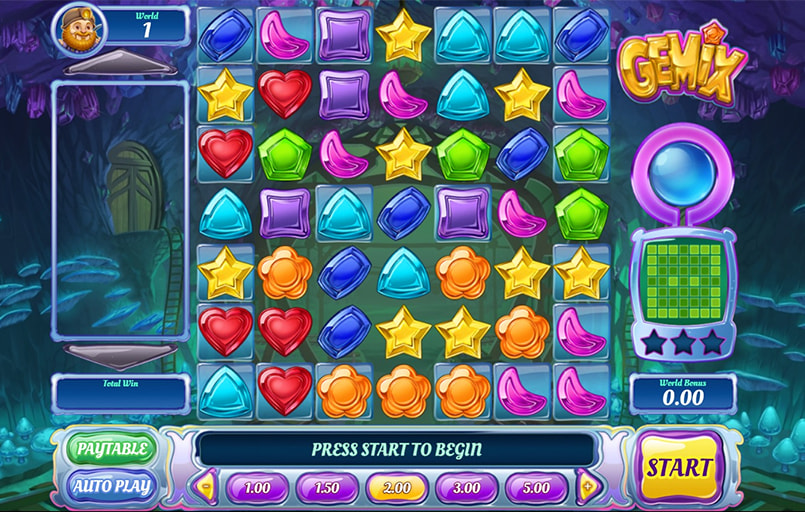
Task: Set the bet to 3.00
Action: pyautogui.click(x=467, y=488)
